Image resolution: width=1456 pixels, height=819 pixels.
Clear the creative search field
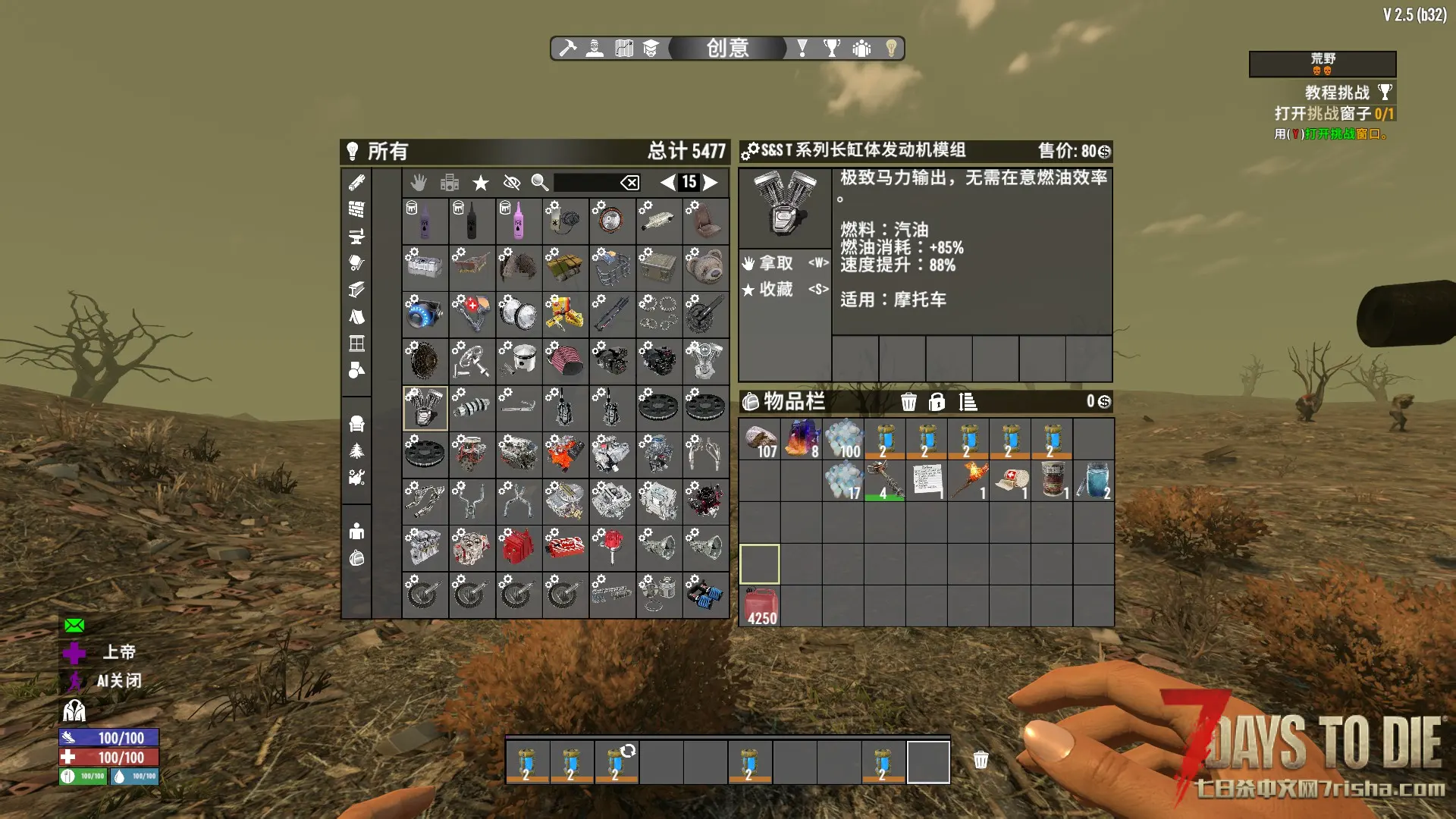[x=629, y=183]
